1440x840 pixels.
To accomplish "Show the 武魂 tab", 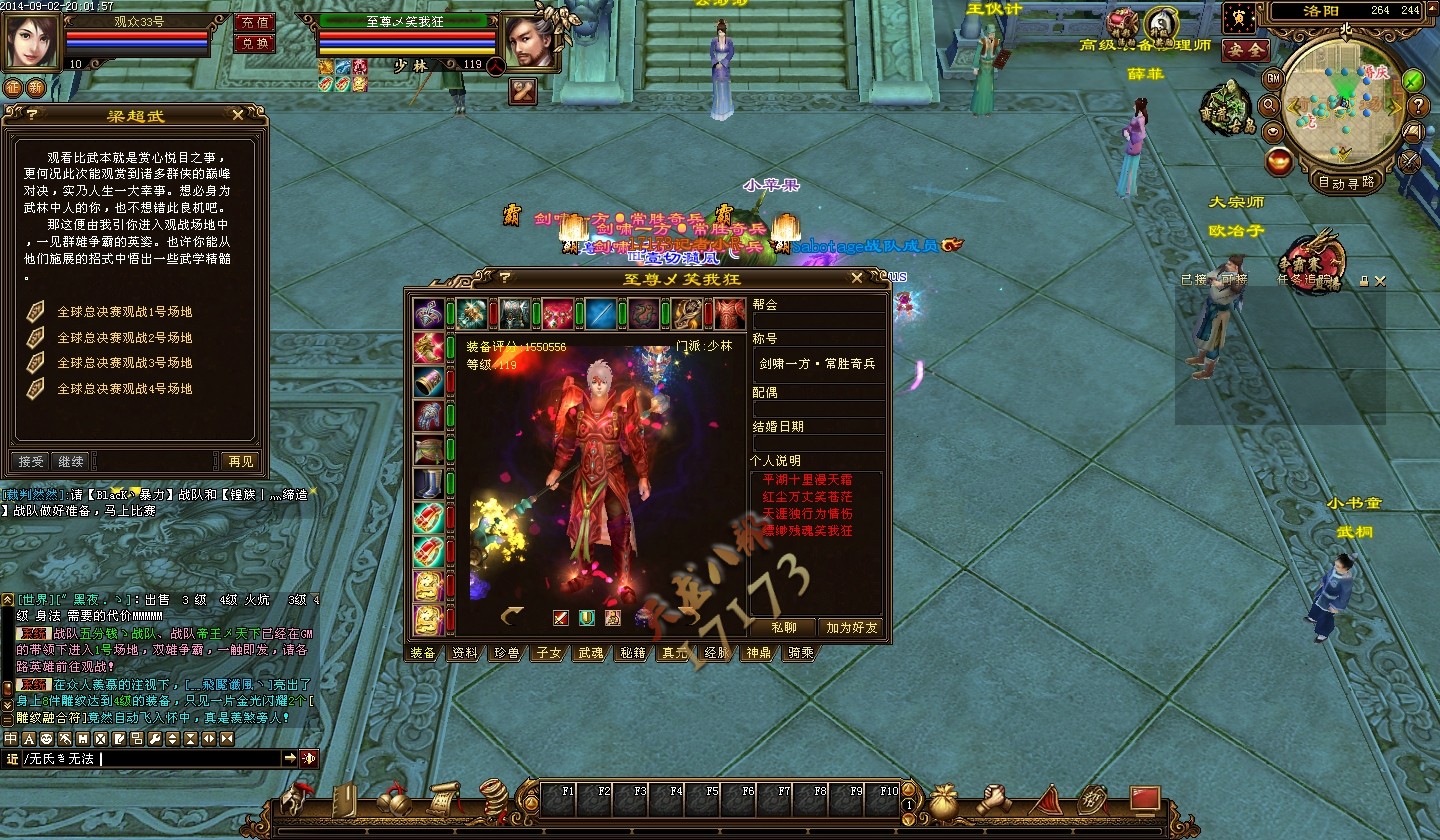I will [x=590, y=653].
